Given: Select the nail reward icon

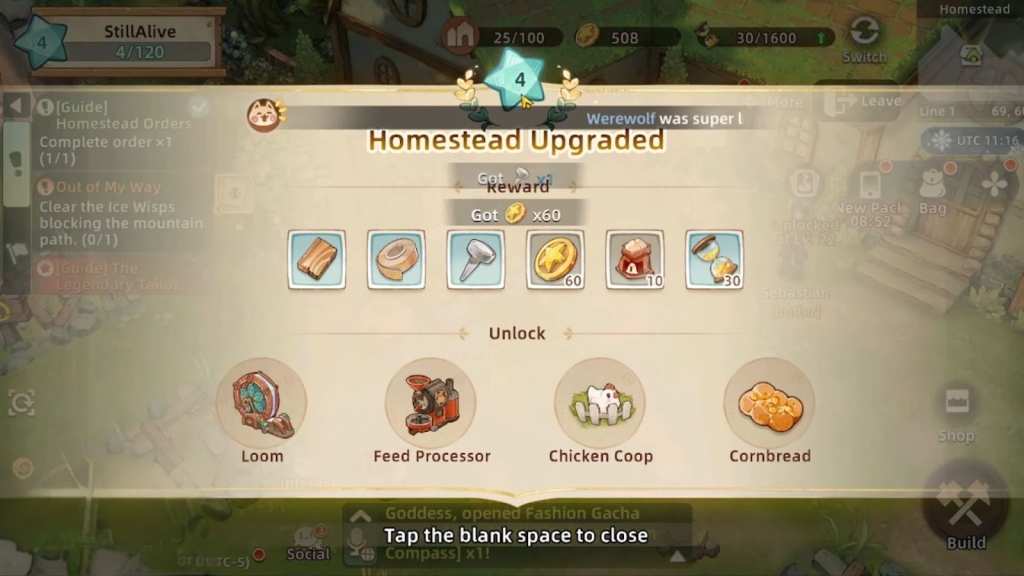Looking at the screenshot, I should click(476, 260).
